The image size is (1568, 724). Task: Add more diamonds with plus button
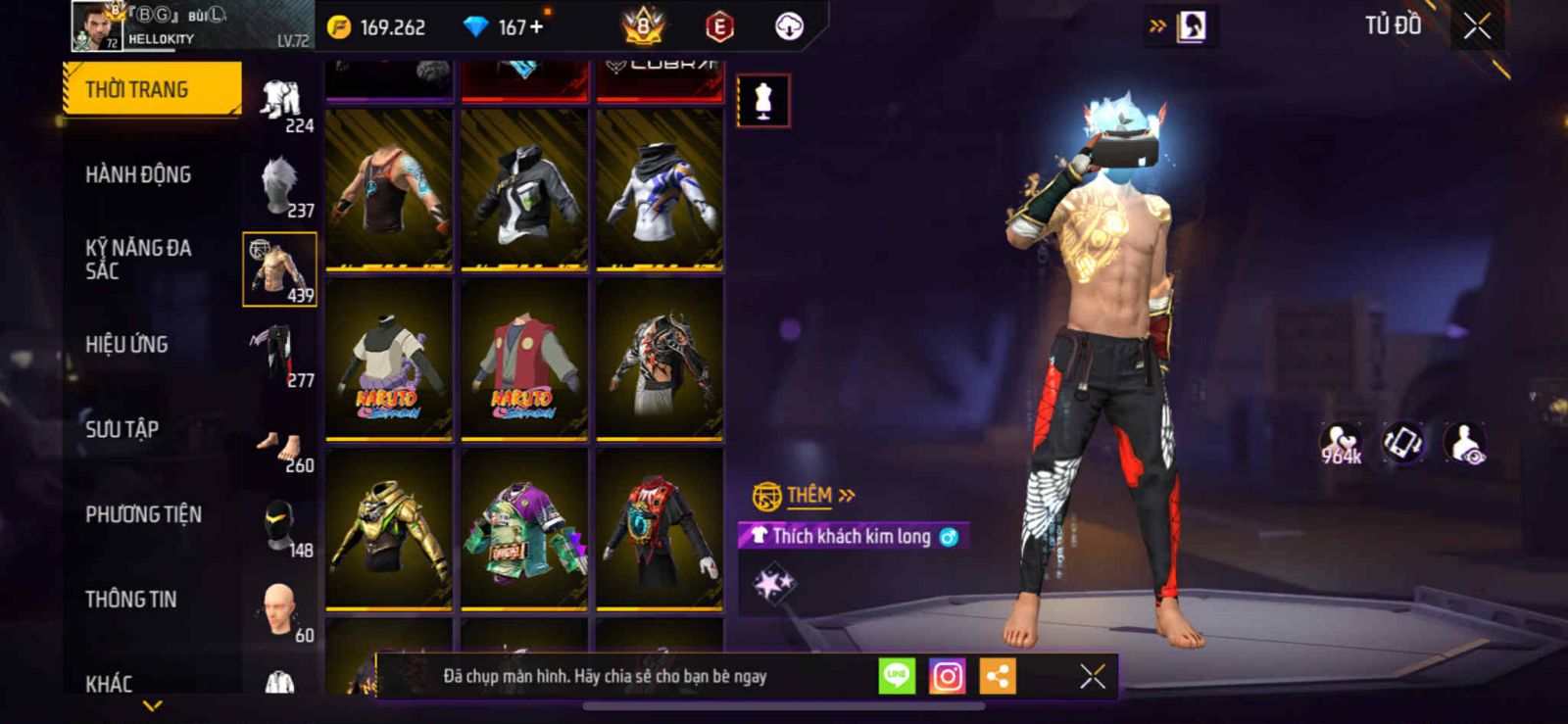coord(537,26)
